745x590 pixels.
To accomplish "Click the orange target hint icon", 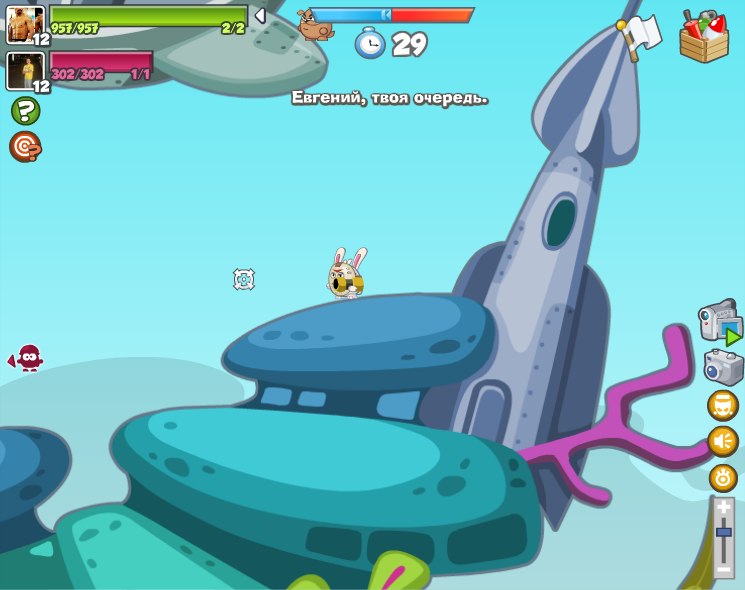I will pos(25,146).
